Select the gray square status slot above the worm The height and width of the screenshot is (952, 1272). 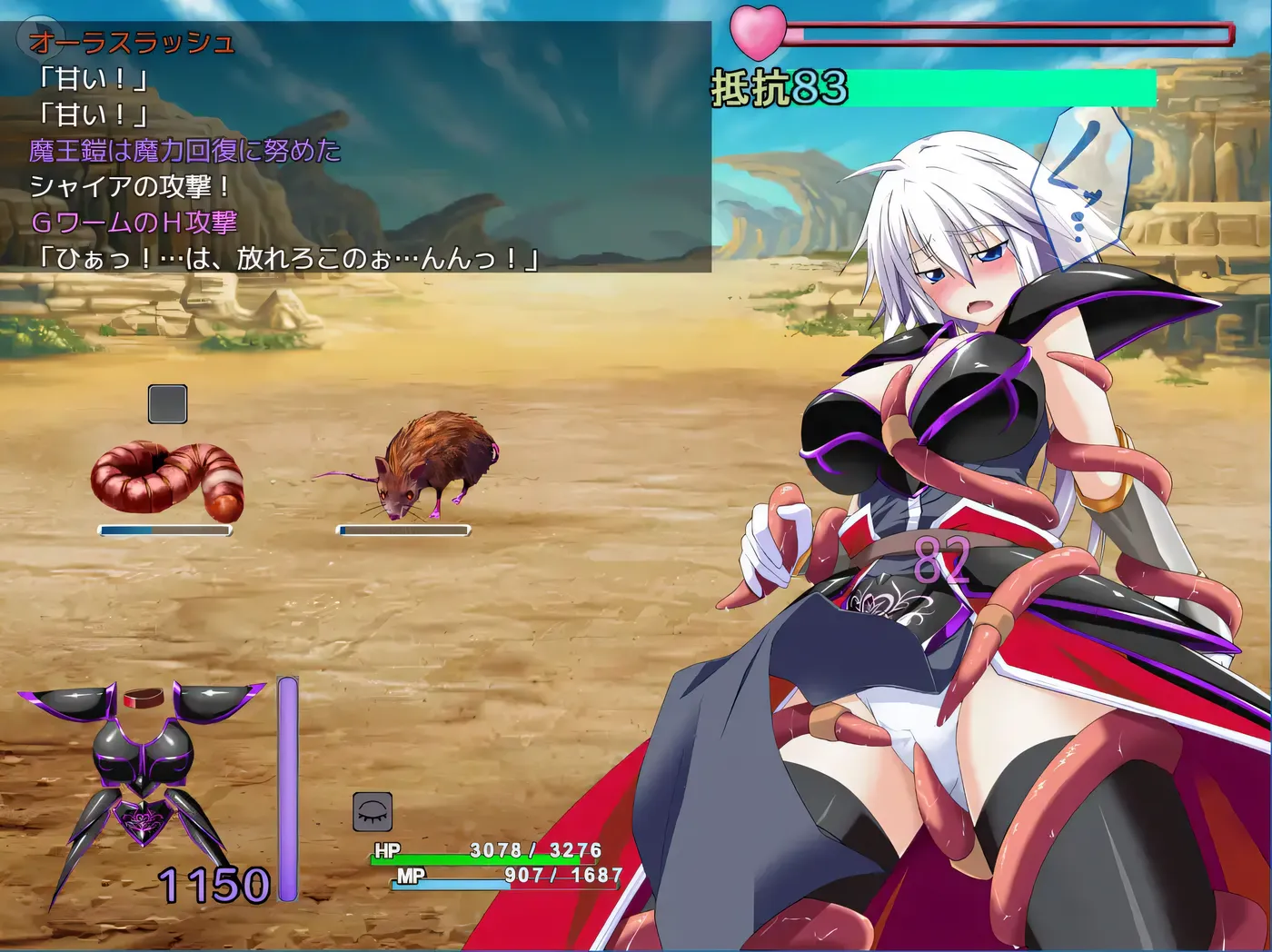coord(167,403)
